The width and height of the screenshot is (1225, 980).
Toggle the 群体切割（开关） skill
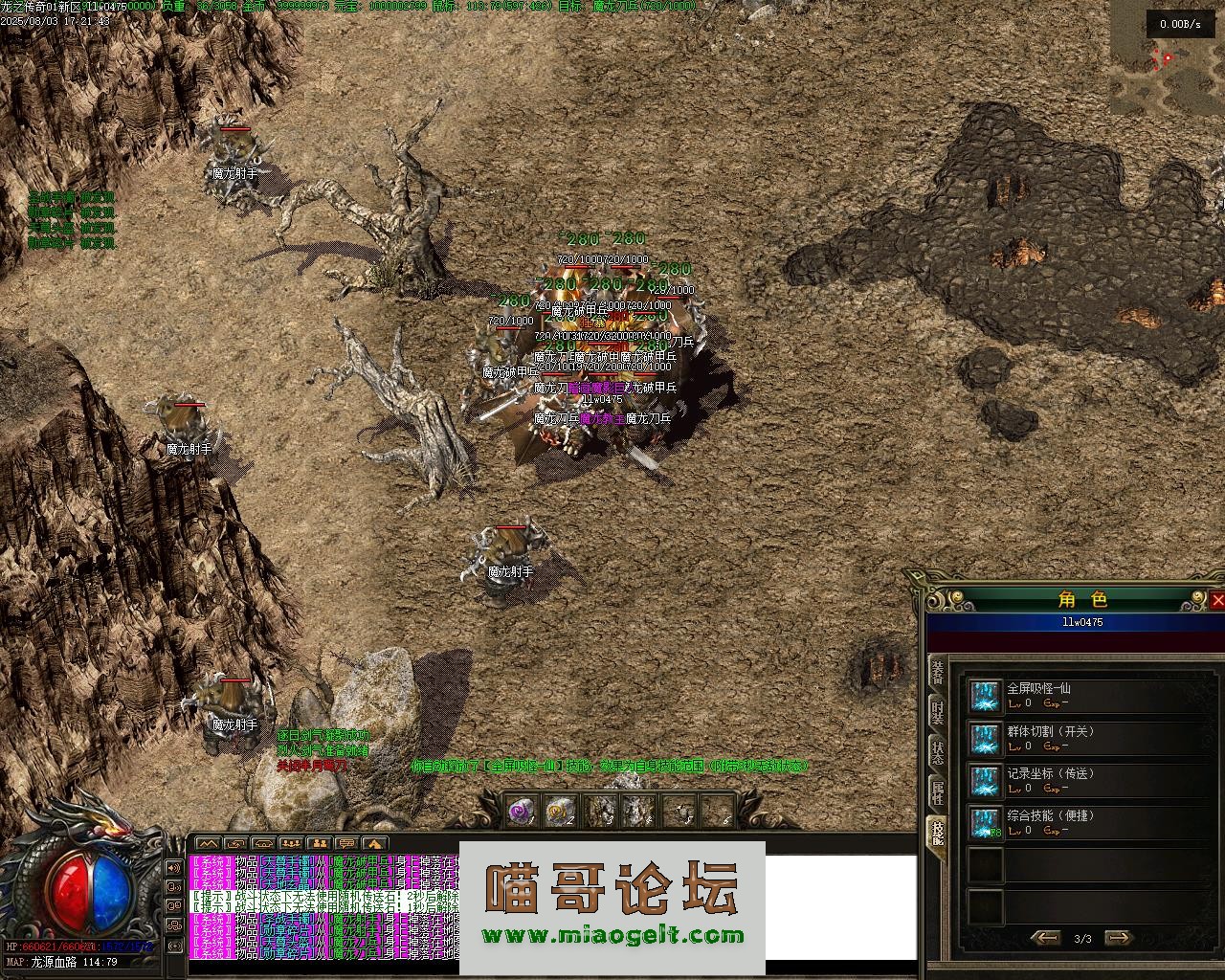[x=985, y=739]
